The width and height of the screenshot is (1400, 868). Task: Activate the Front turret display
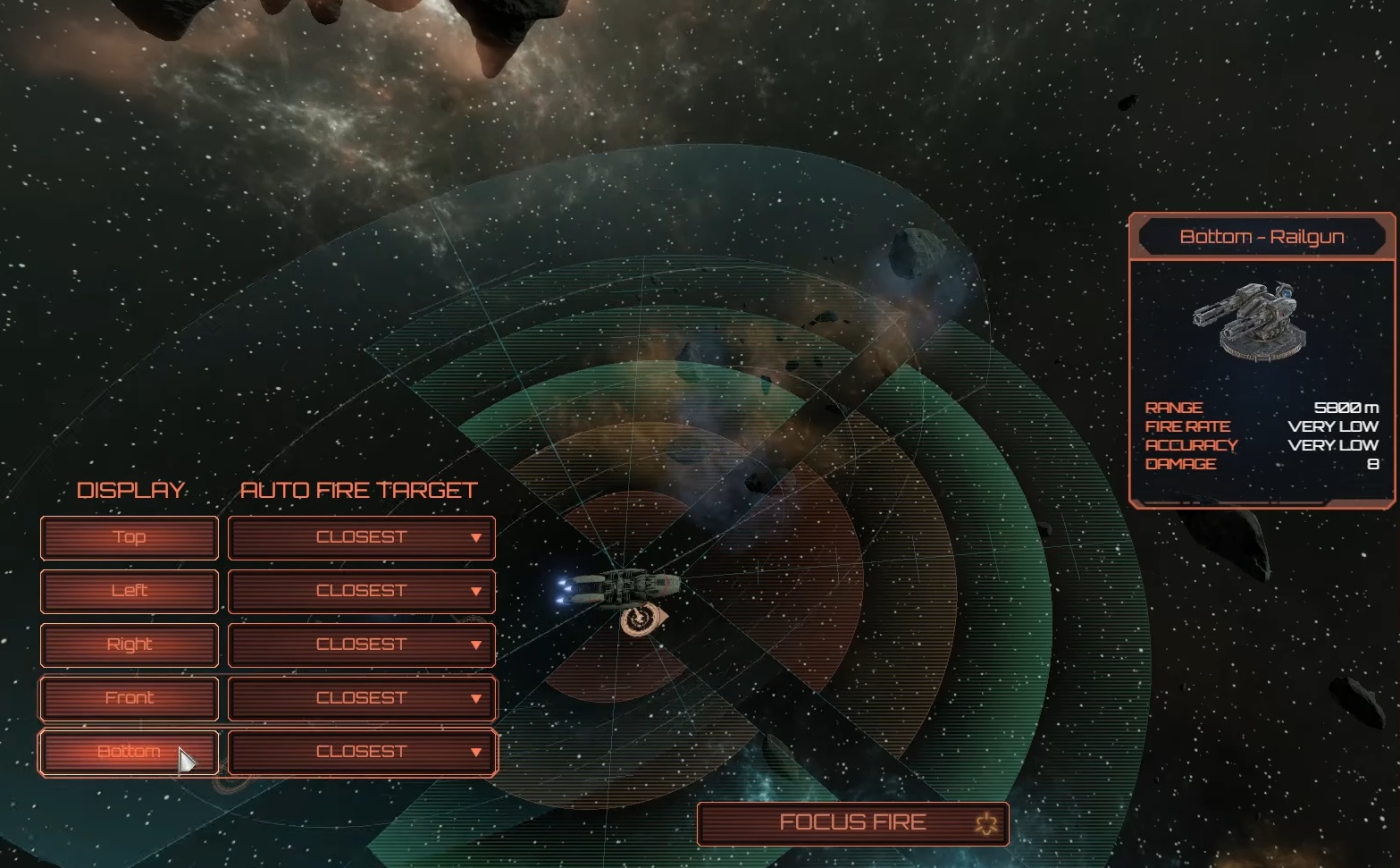[130, 698]
